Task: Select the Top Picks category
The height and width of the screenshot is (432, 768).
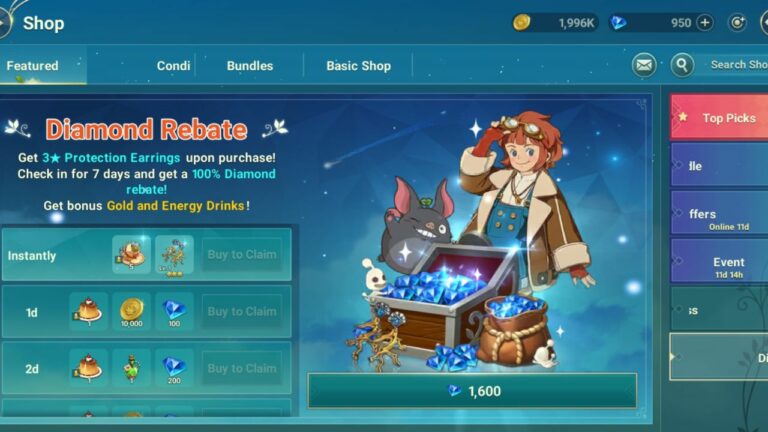Action: pyautogui.click(x=718, y=118)
